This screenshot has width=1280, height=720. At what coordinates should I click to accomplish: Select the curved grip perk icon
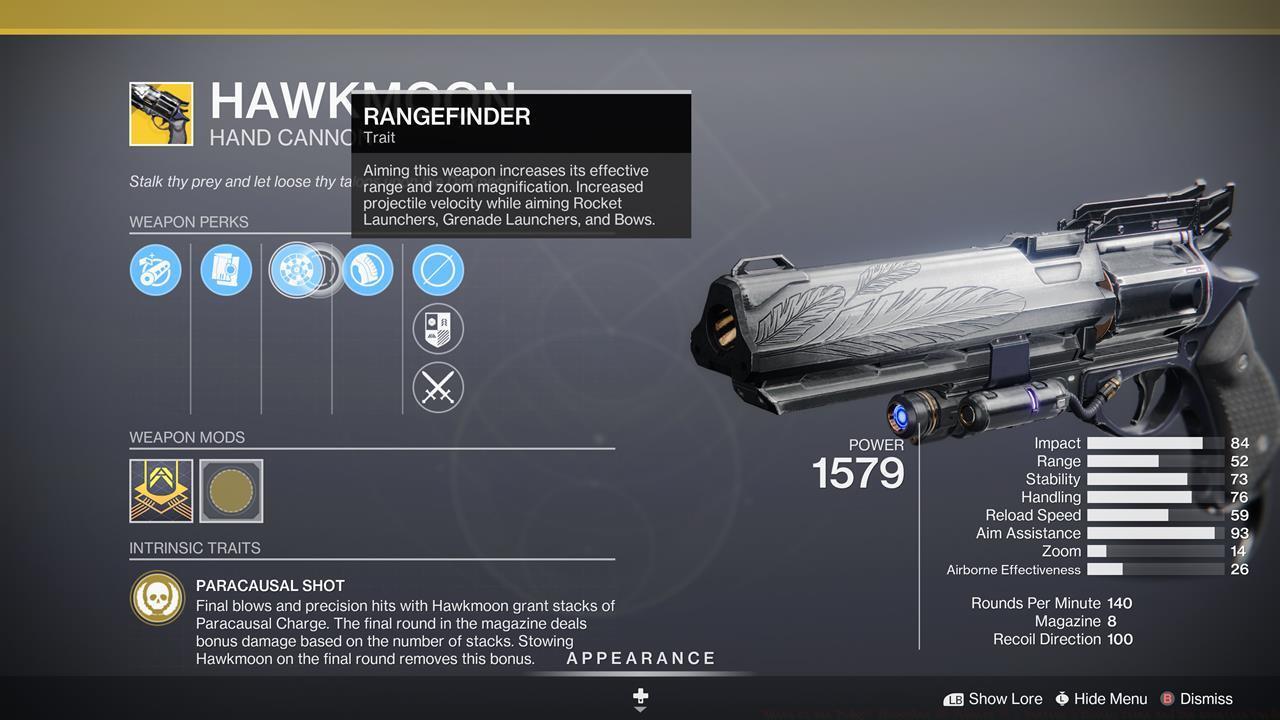click(x=368, y=270)
